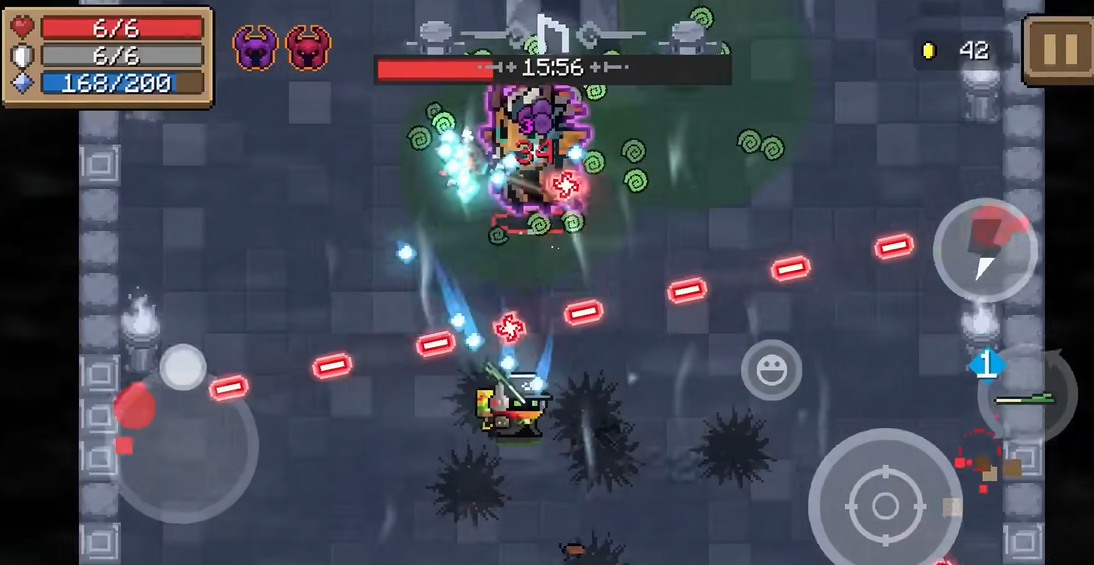
Task: Select the red demon mask buff icon
Action: 307,47
